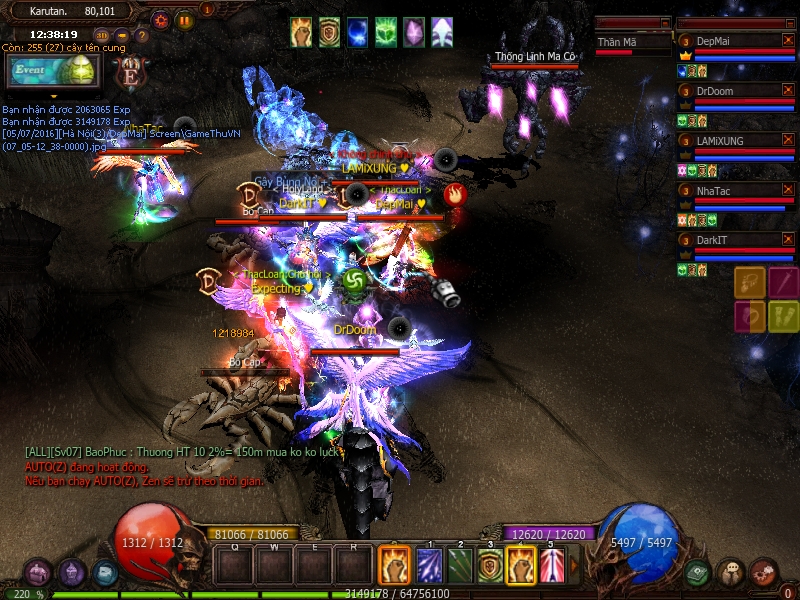Activate the shield buff skill in slot 3

pos(489,566)
